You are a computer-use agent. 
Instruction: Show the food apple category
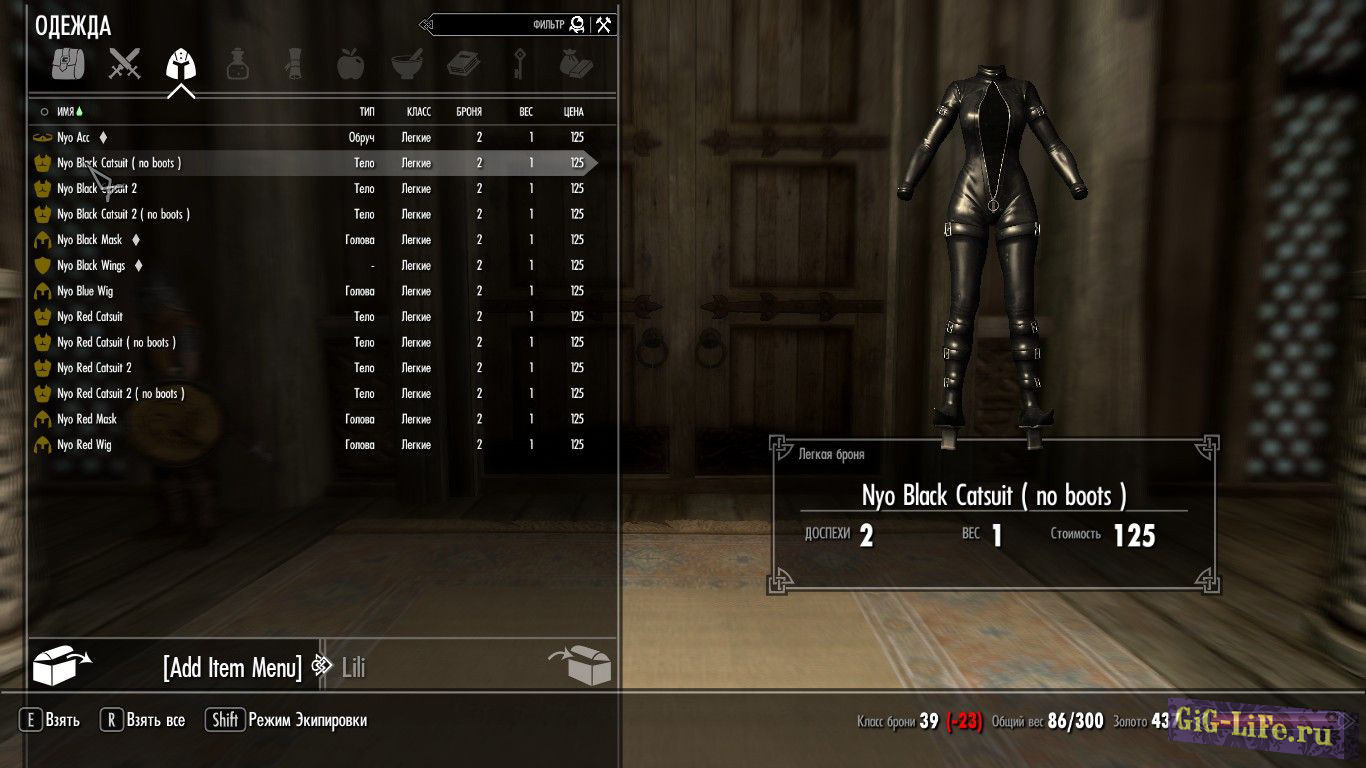(x=350, y=64)
